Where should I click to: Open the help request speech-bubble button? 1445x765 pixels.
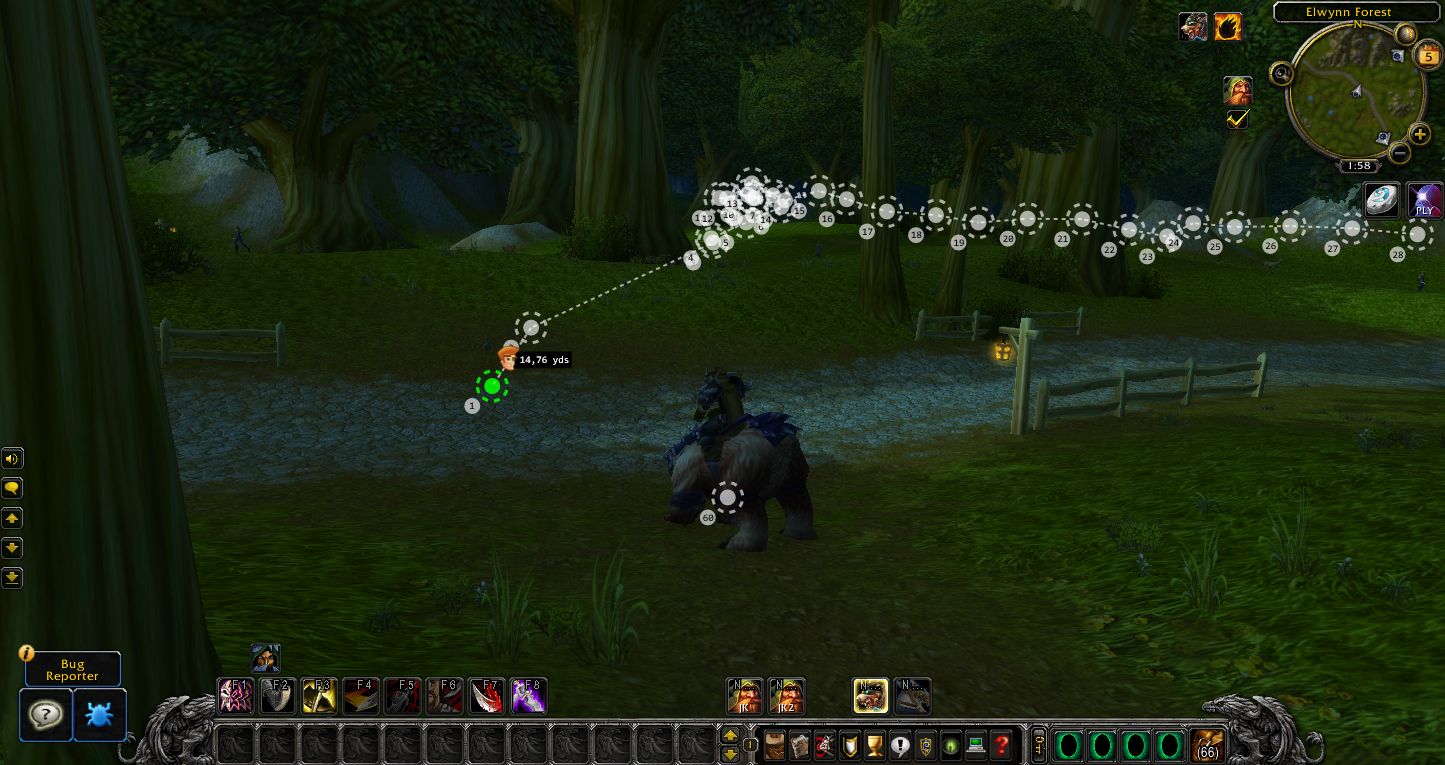[x=46, y=714]
